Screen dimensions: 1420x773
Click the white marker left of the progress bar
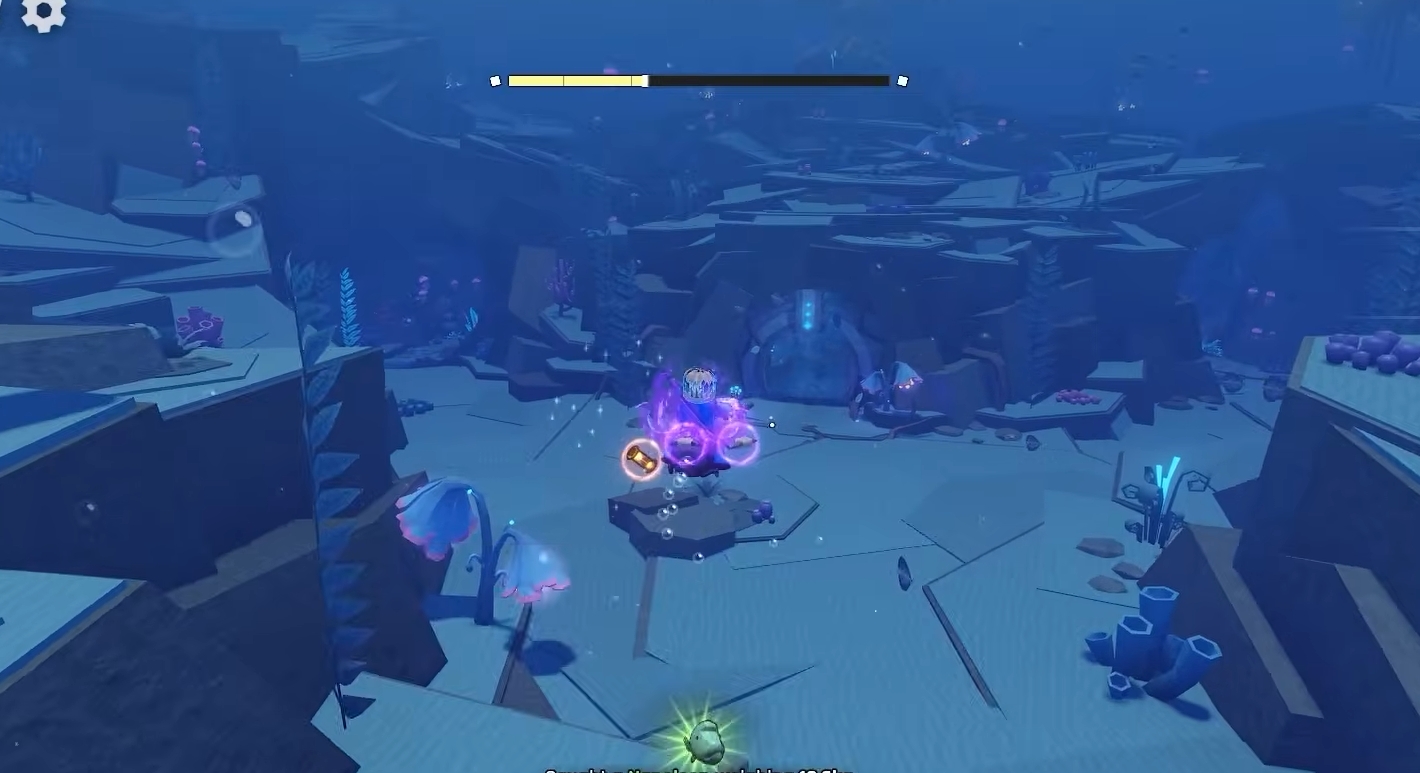[497, 79]
